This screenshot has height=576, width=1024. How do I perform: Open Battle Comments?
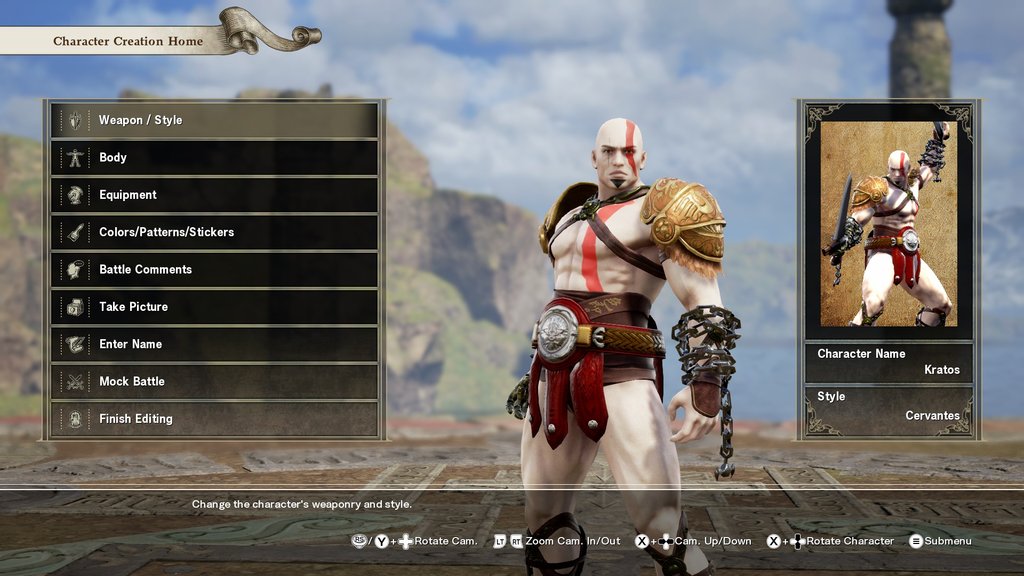click(214, 269)
